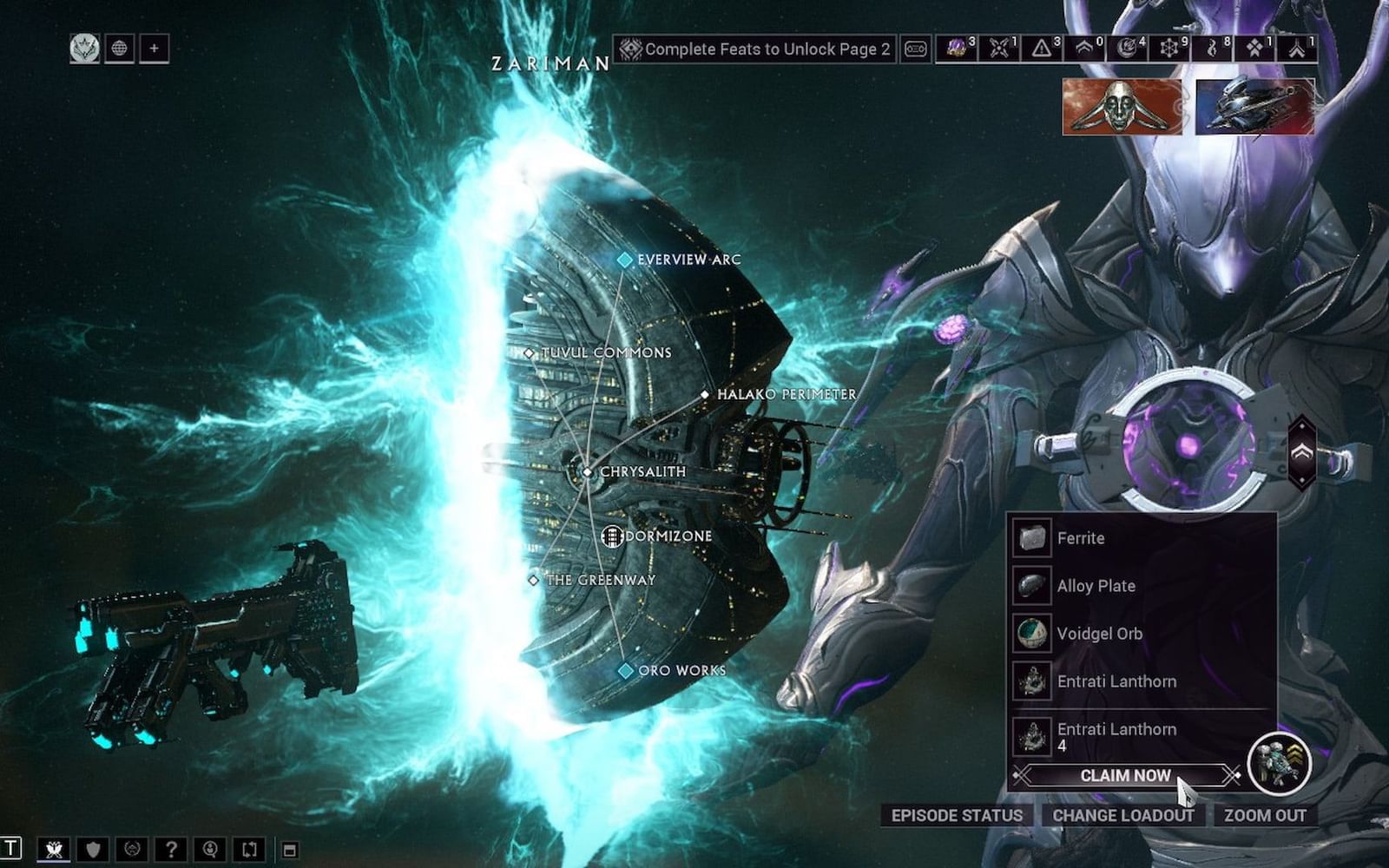Open the Complete Feats to Unlock Page 2 banner

tap(755, 49)
